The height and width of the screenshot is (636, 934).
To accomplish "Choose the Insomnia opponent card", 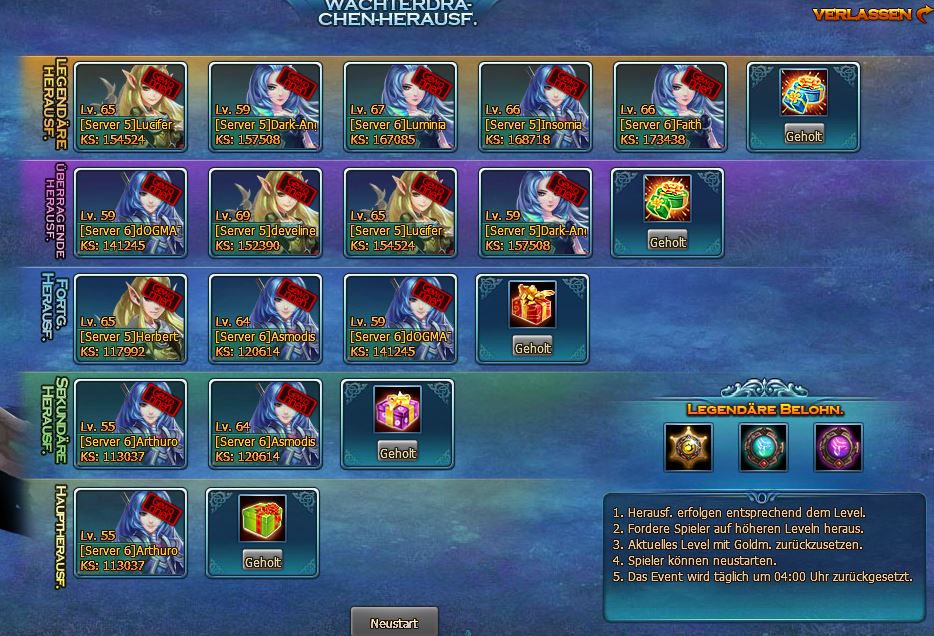I will coord(535,107).
